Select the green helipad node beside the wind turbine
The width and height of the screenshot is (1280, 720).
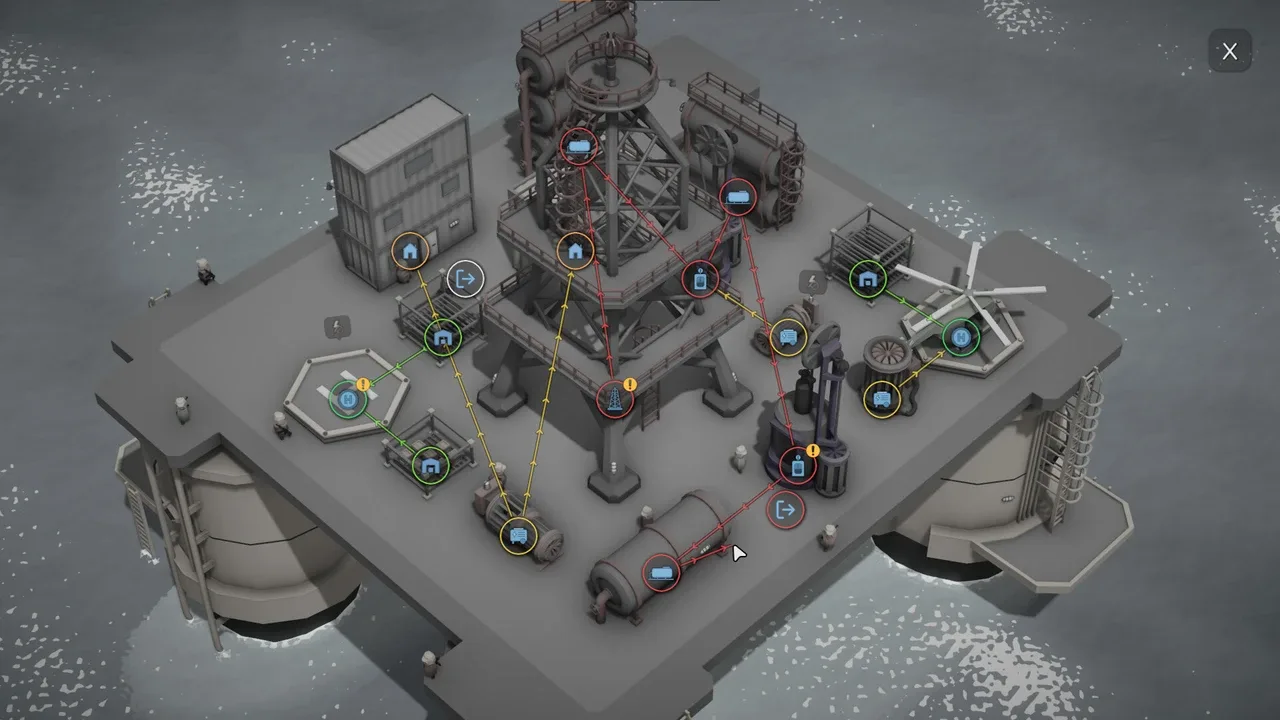960,338
